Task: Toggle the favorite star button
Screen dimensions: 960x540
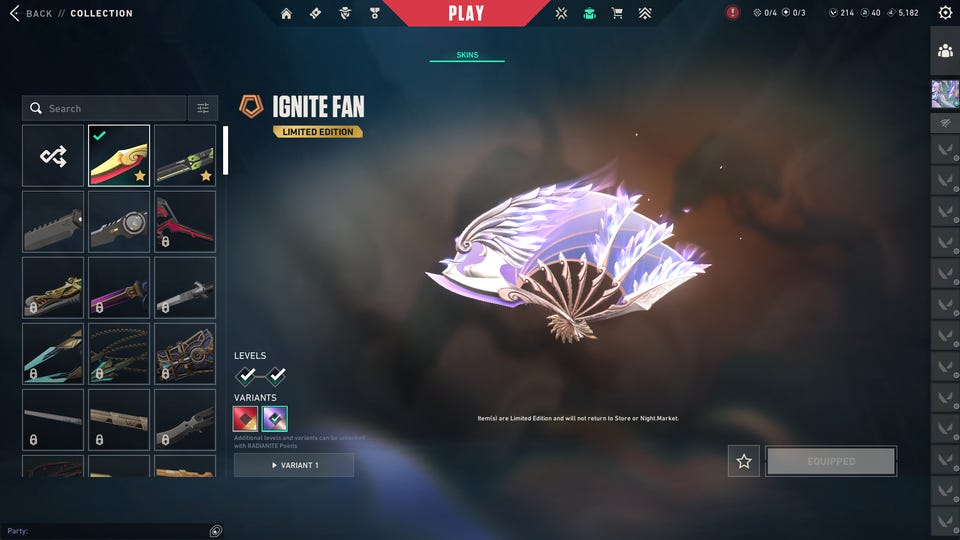Action: (743, 461)
